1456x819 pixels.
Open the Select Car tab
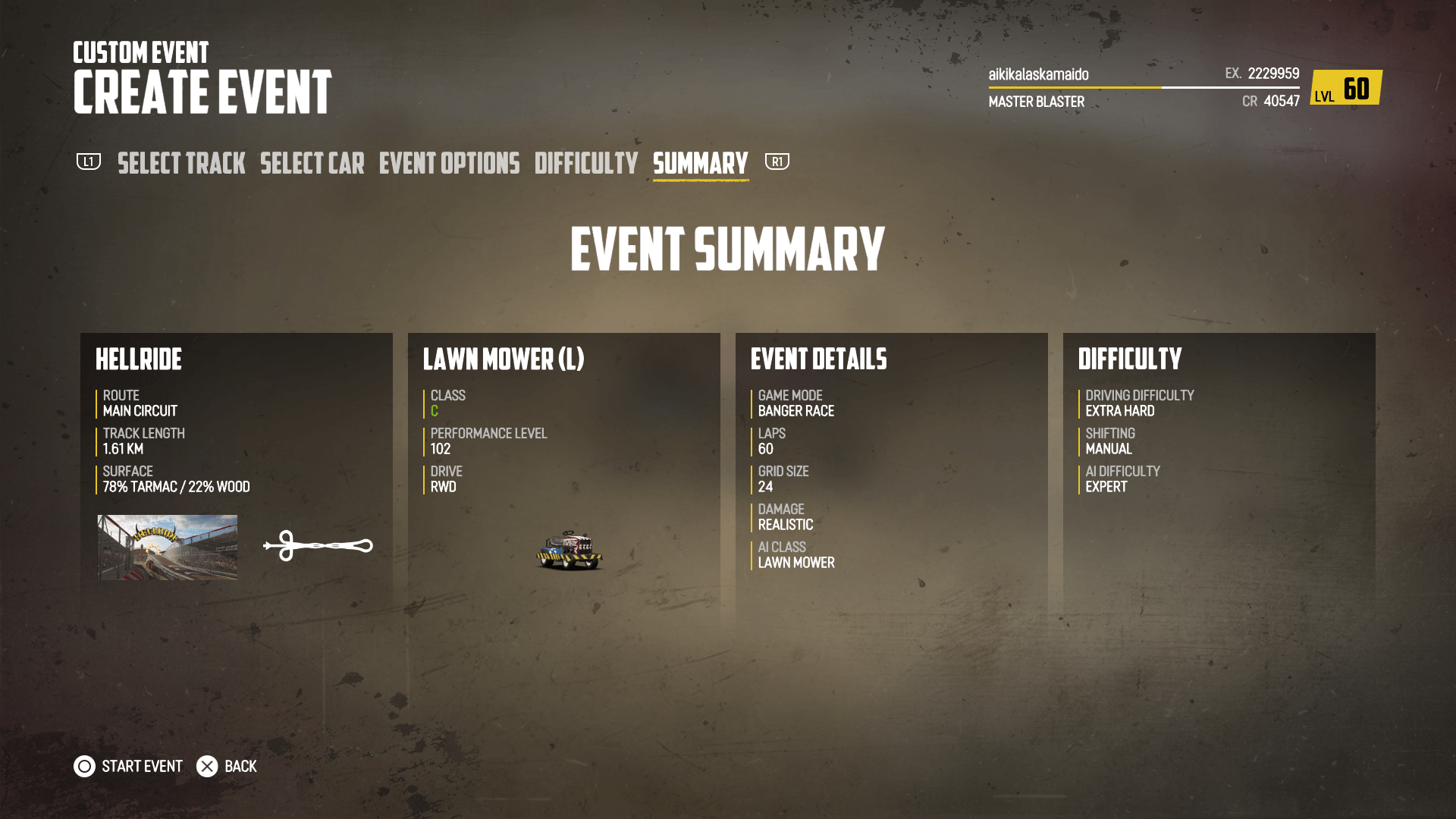tap(312, 163)
